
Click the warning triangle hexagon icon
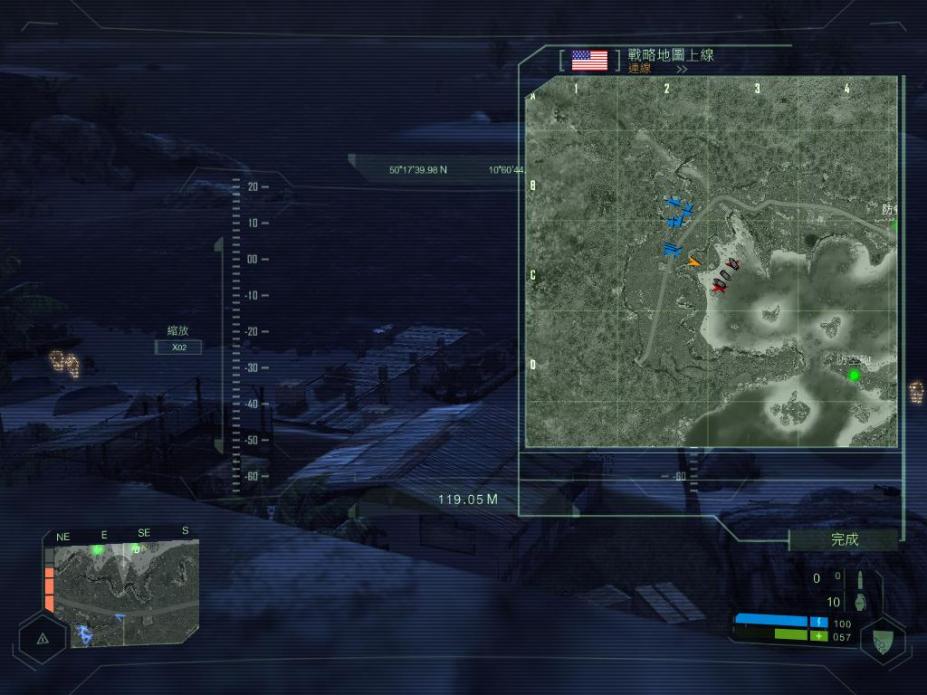[x=42, y=638]
